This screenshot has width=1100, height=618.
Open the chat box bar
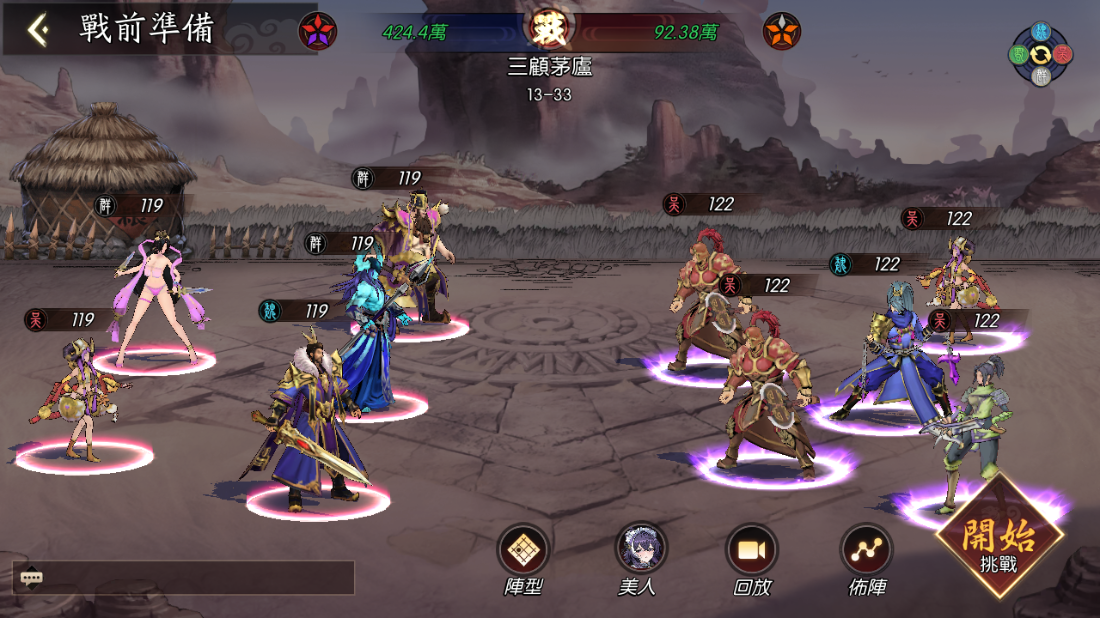(x=183, y=577)
